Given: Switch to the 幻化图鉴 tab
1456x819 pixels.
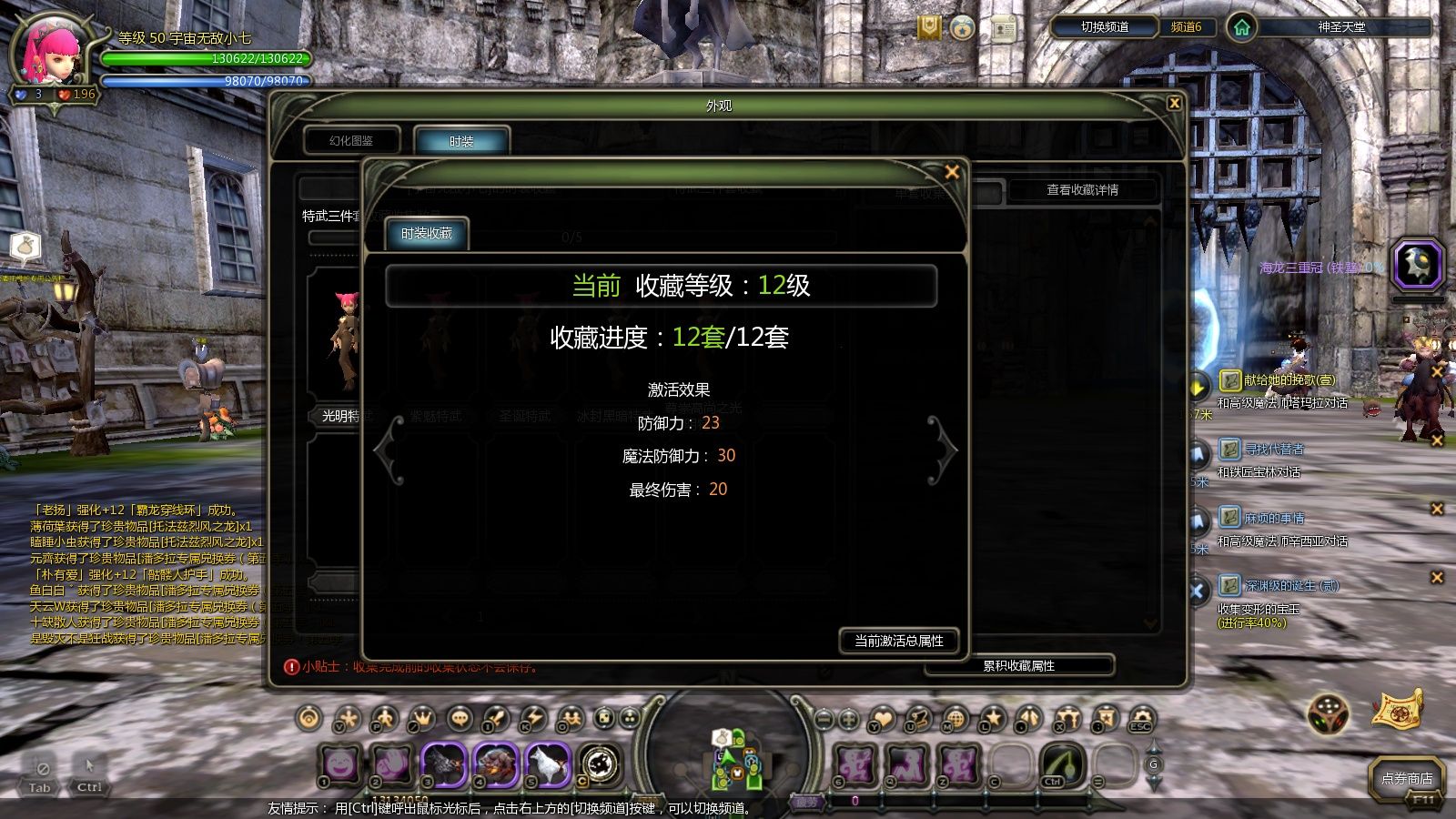Looking at the screenshot, I should coord(352,141).
